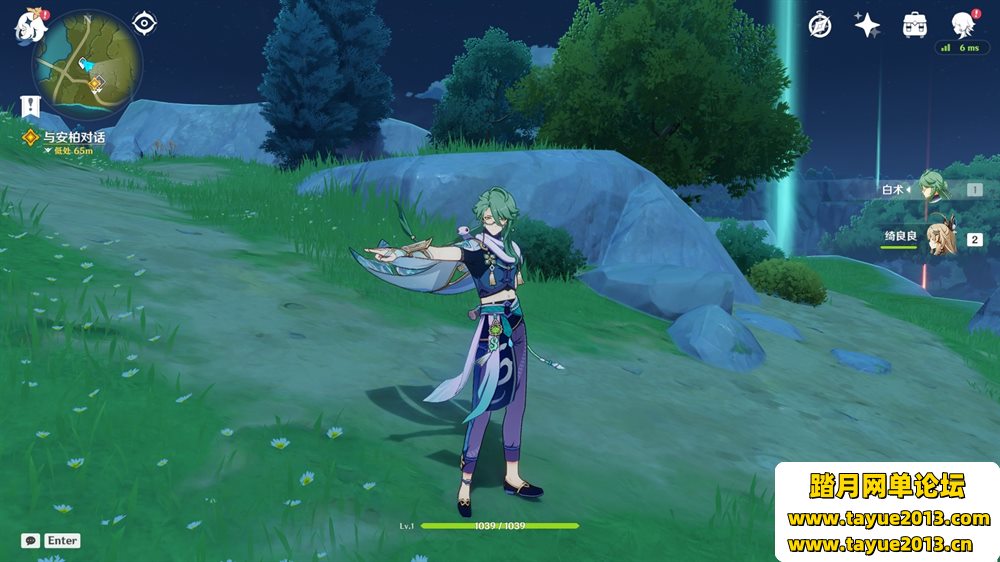Toggle the eye icon beside the minimap
The image size is (1000, 562).
click(145, 23)
